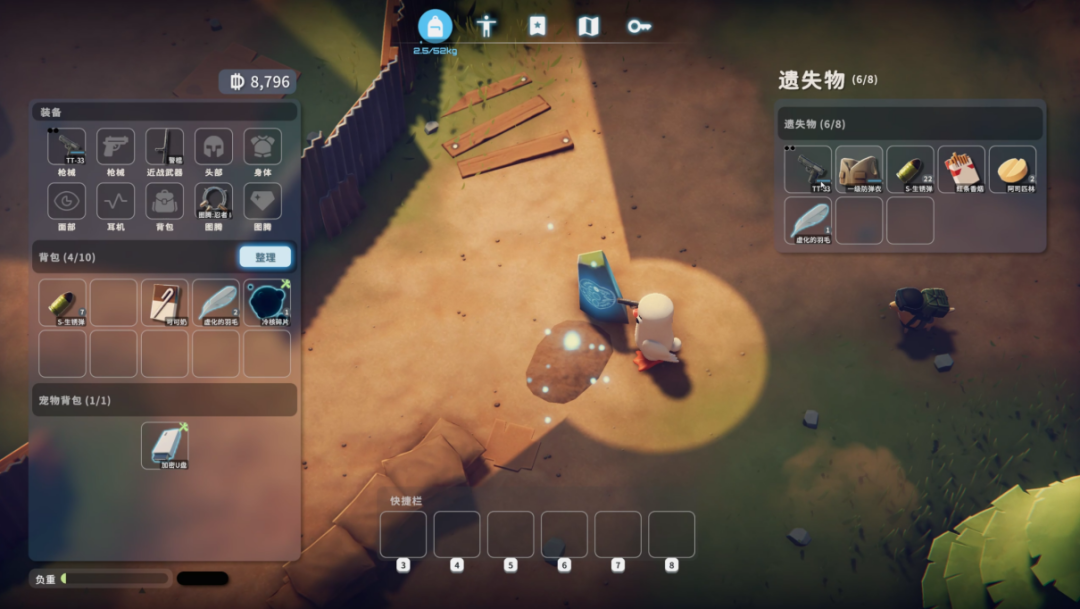This screenshot has height=609, width=1080.
Task: Switch to the character figure tab
Action: [486, 26]
